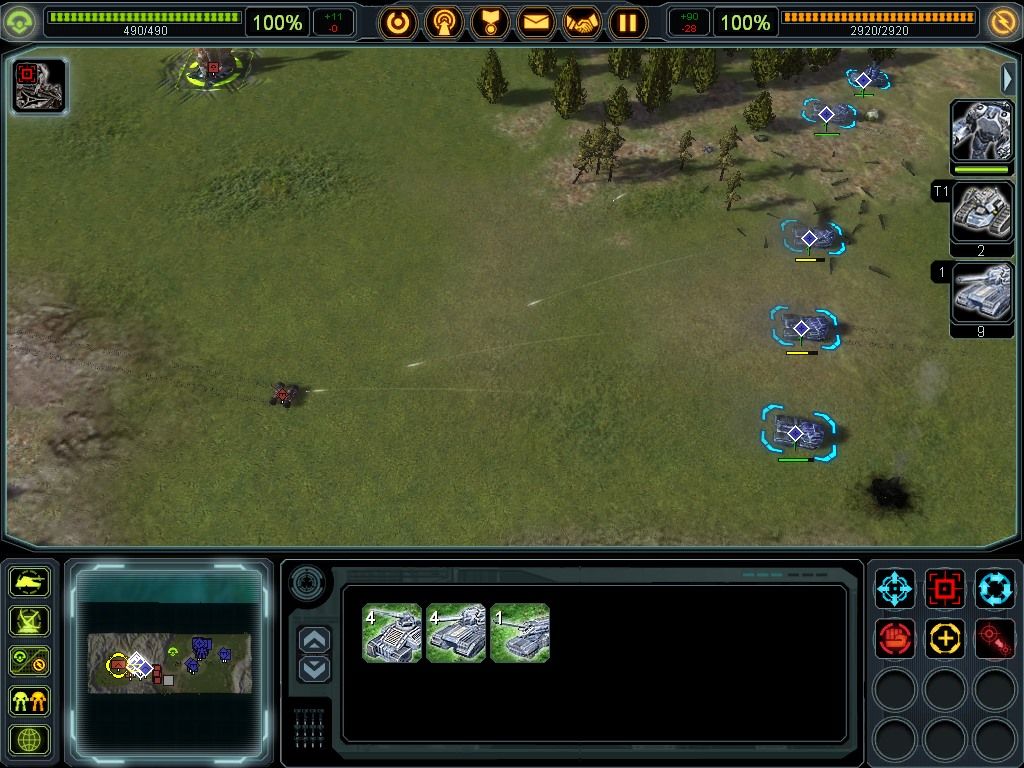The width and height of the screenshot is (1024, 768).
Task: Click the energy lightning bolt icon
Action: click(x=1002, y=22)
